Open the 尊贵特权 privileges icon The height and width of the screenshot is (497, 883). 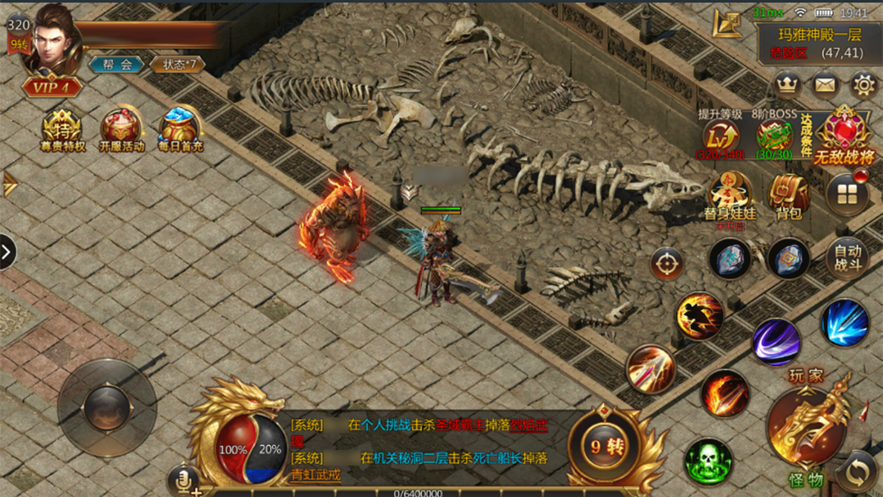pyautogui.click(x=63, y=129)
